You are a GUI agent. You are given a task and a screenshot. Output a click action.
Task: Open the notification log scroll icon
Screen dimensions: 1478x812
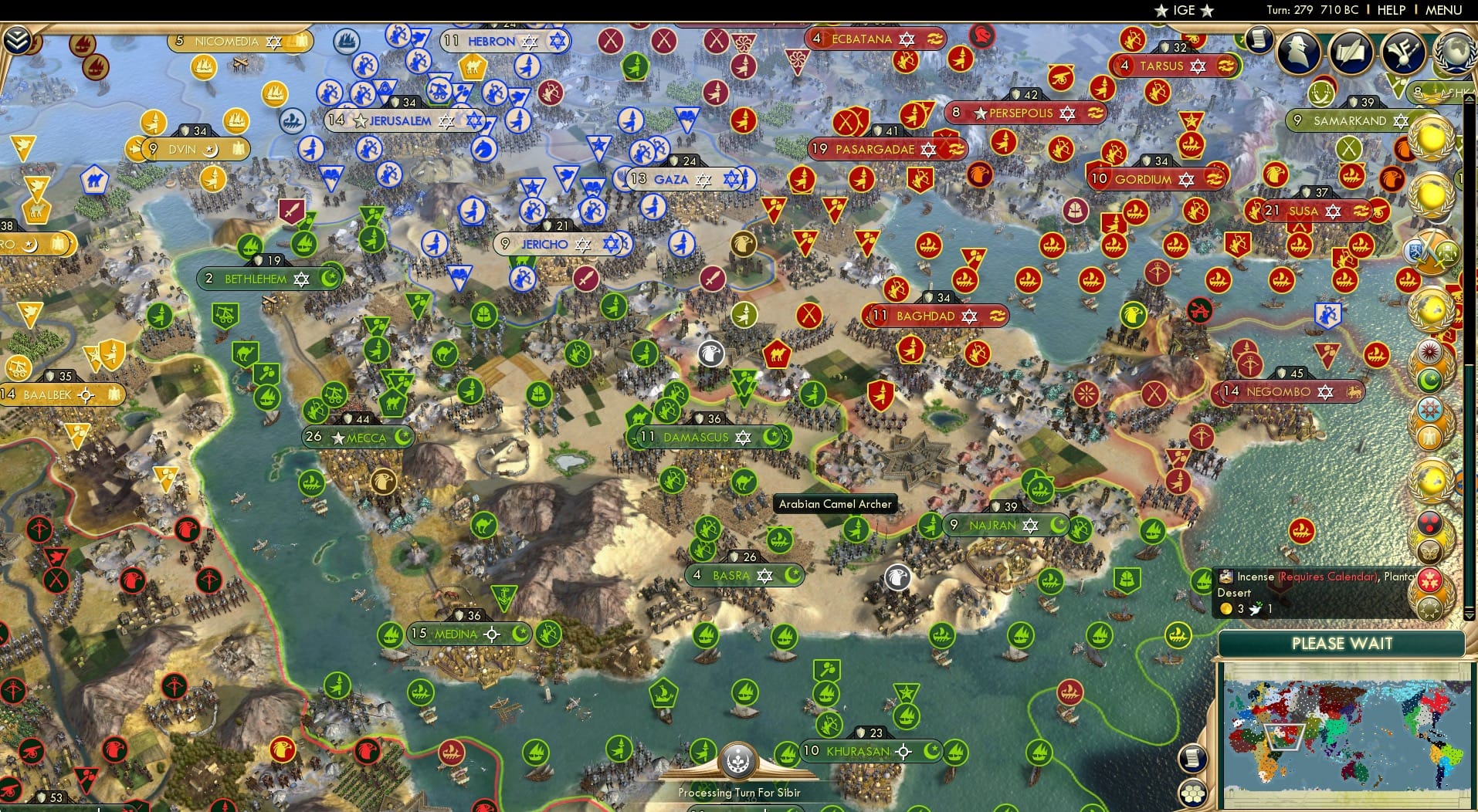[1192, 760]
